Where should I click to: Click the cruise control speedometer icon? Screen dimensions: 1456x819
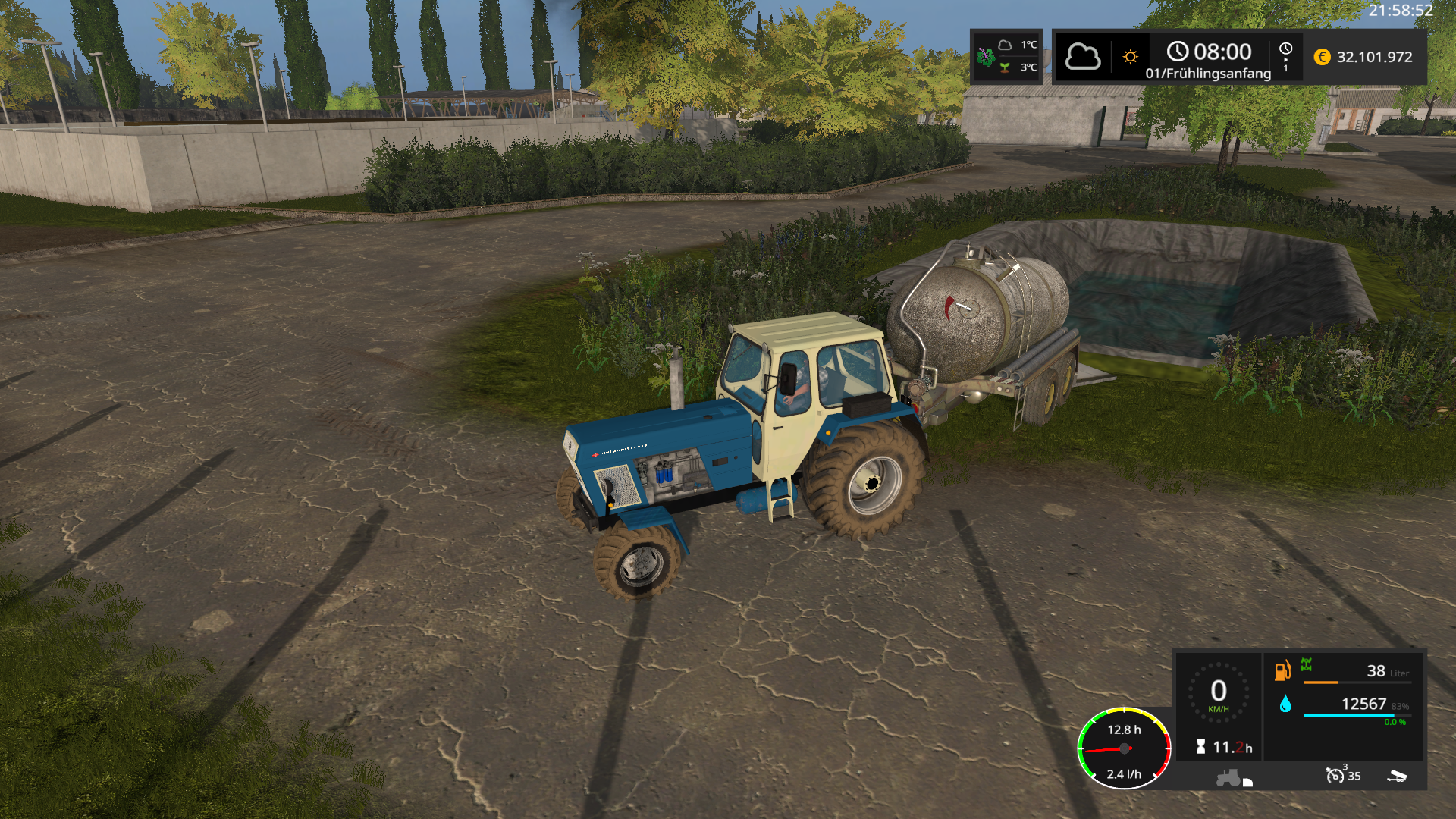pyautogui.click(x=1334, y=775)
